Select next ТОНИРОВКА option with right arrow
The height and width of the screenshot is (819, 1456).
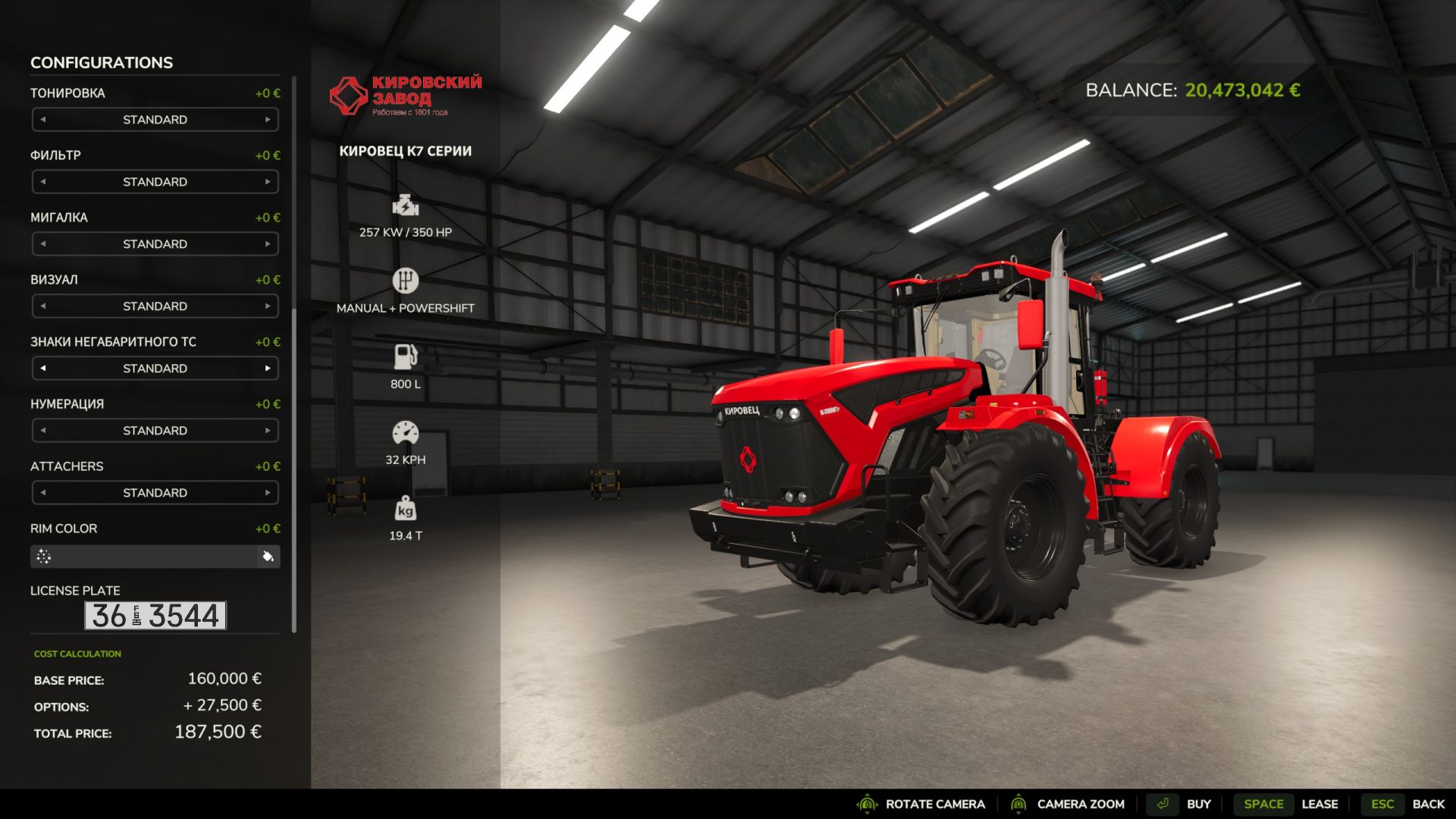pos(268,120)
